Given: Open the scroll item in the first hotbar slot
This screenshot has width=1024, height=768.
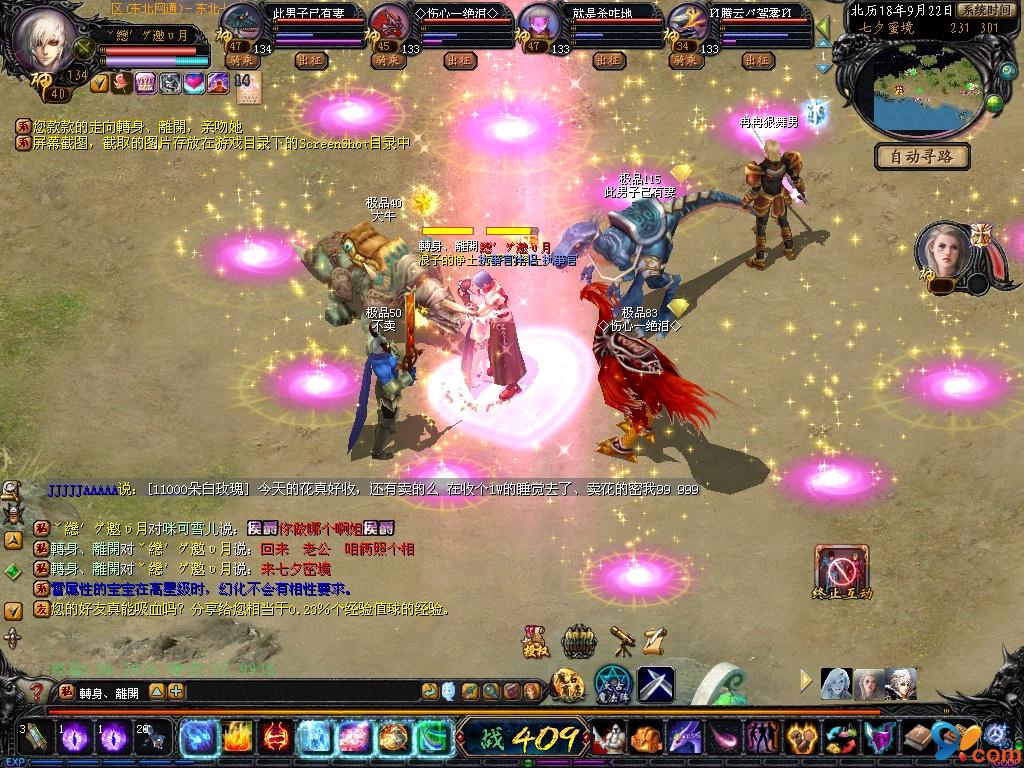Looking at the screenshot, I should 35,738.
